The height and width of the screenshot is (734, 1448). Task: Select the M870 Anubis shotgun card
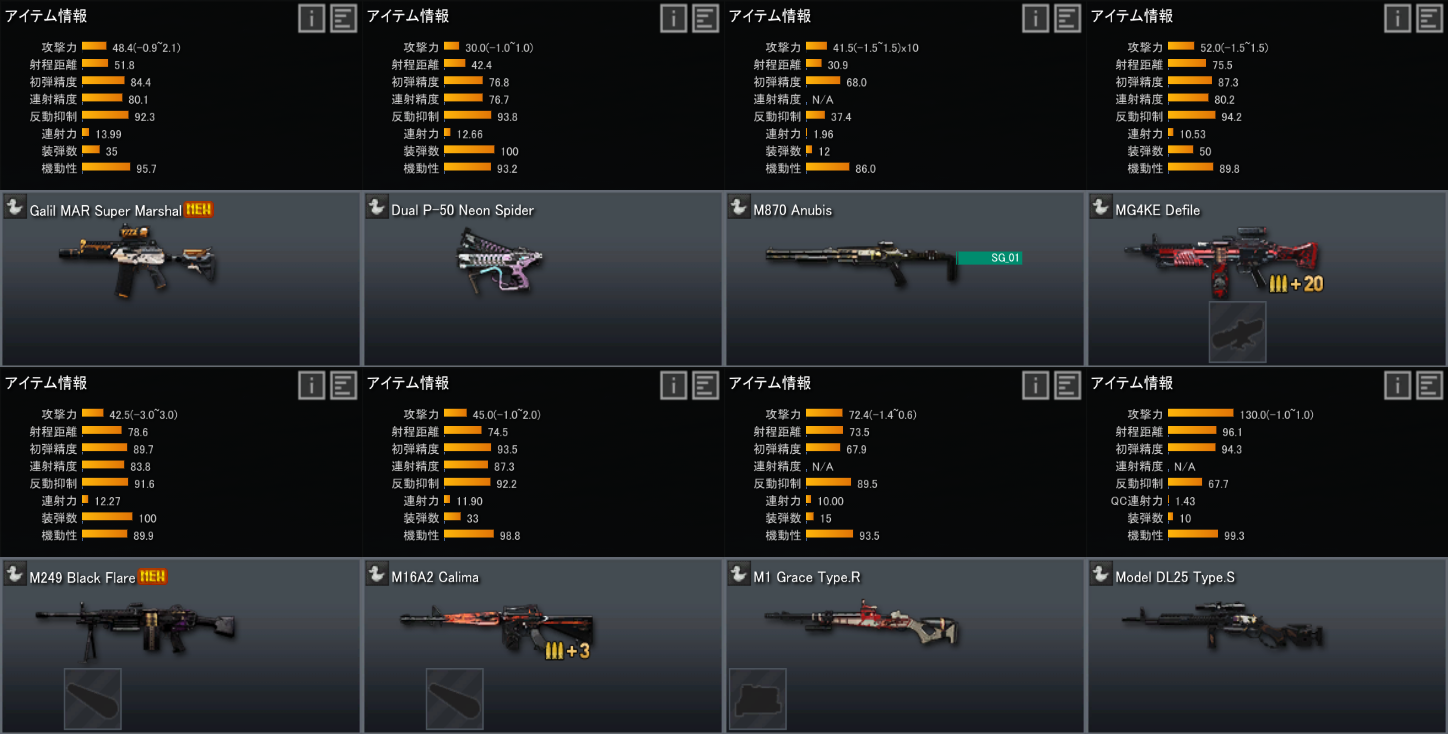pyautogui.click(x=904, y=280)
